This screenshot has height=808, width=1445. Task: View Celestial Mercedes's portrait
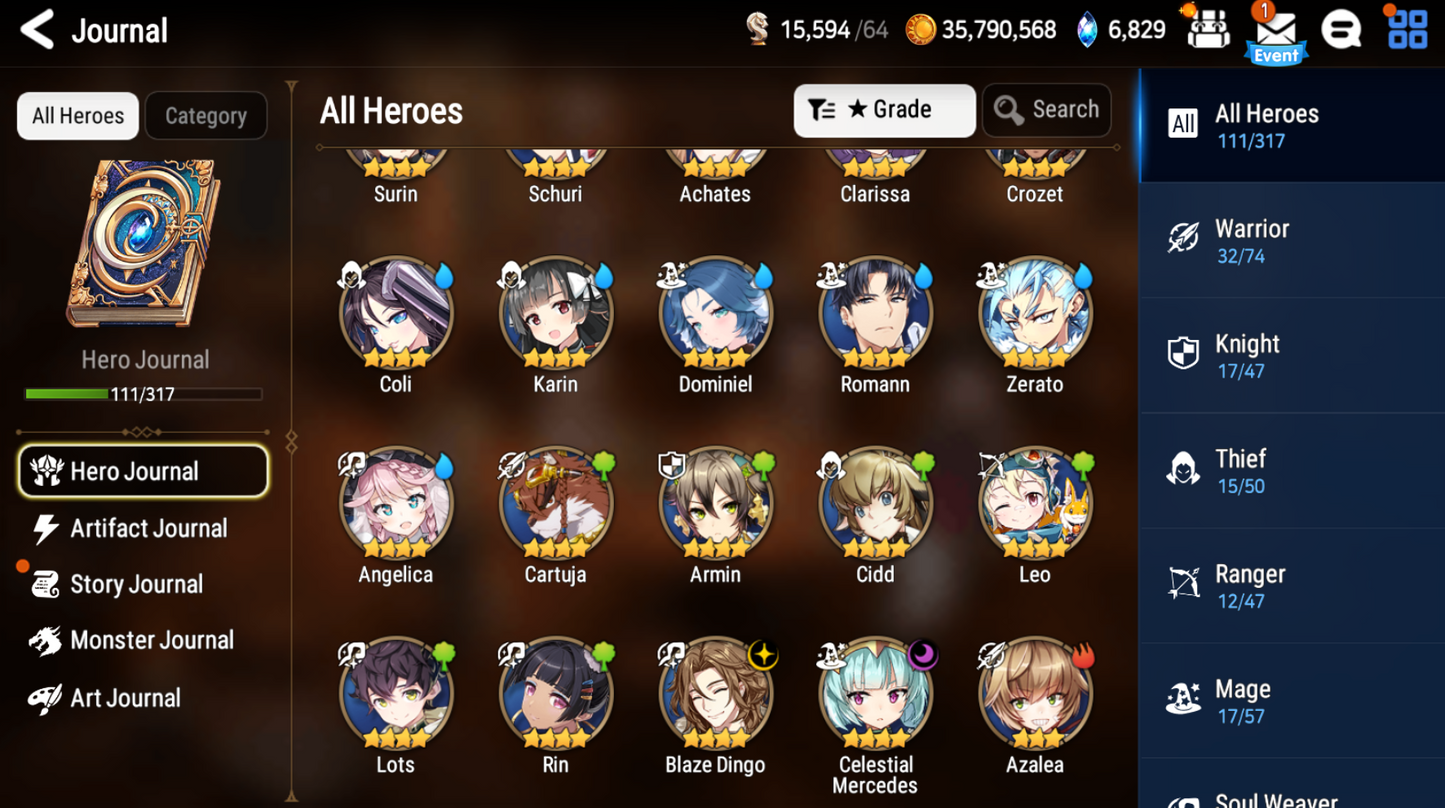(875, 690)
